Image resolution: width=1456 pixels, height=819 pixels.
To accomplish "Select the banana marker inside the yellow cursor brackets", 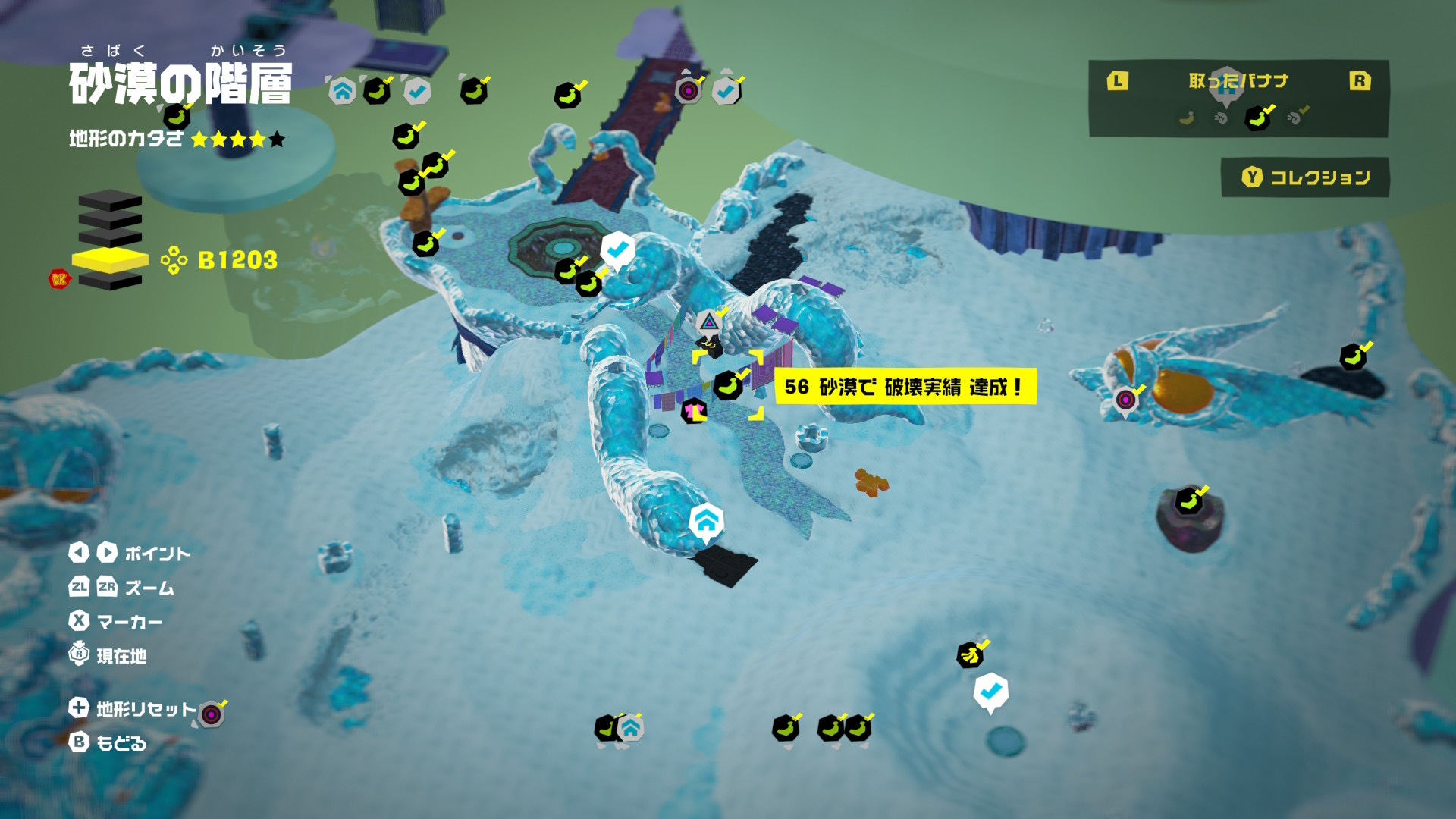I will (728, 385).
